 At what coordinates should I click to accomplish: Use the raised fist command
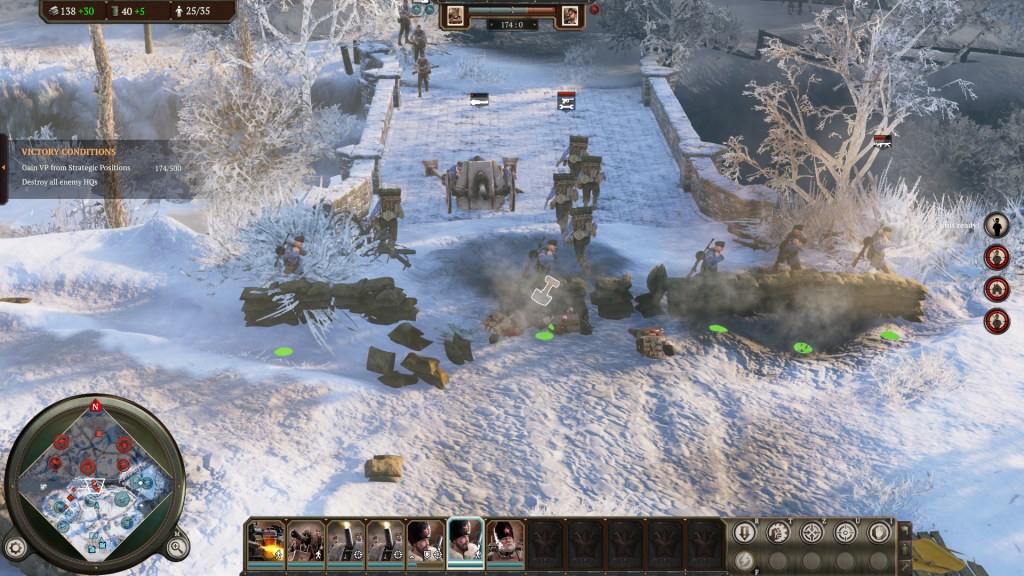[778, 532]
